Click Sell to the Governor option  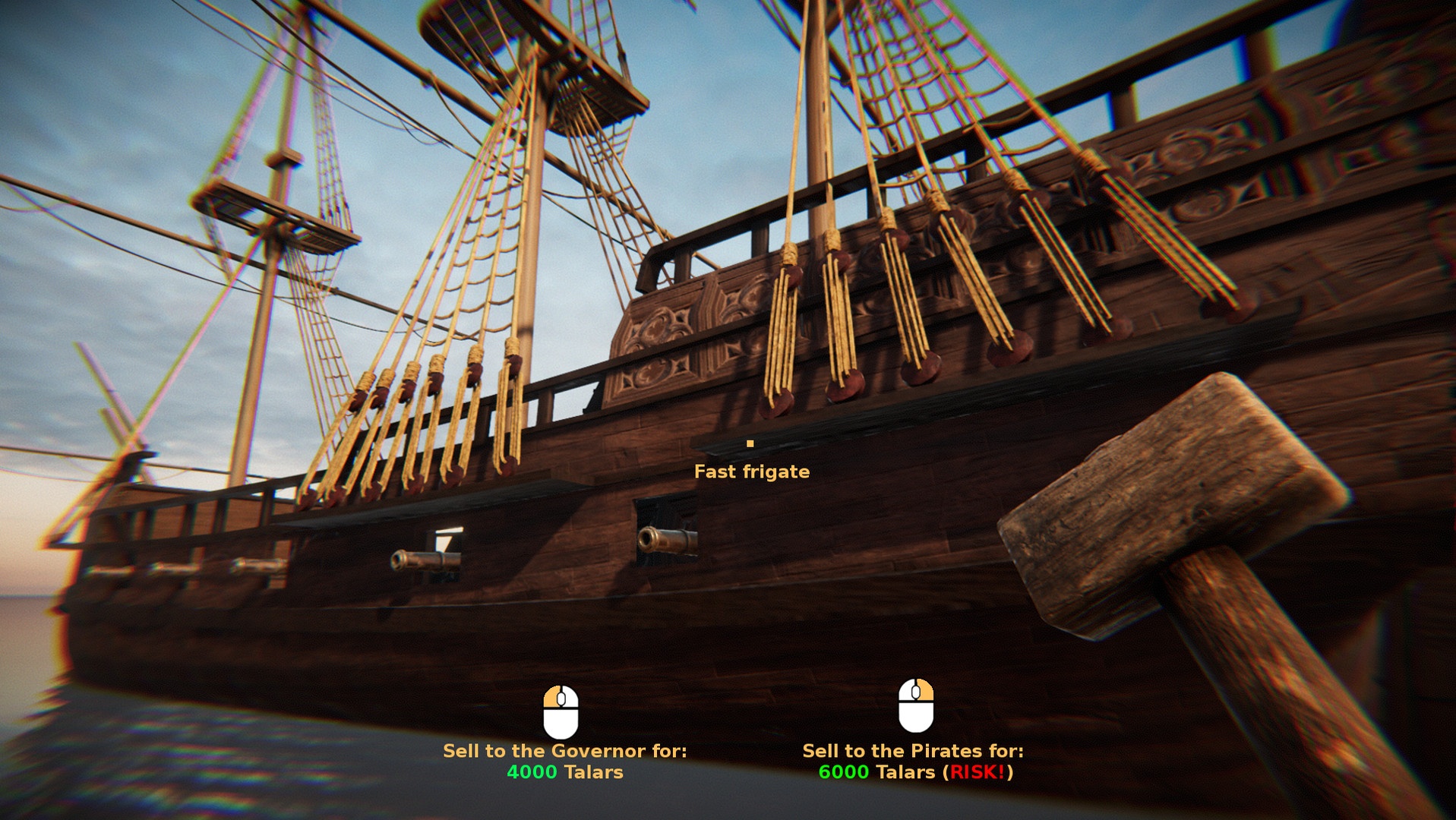pos(566,752)
